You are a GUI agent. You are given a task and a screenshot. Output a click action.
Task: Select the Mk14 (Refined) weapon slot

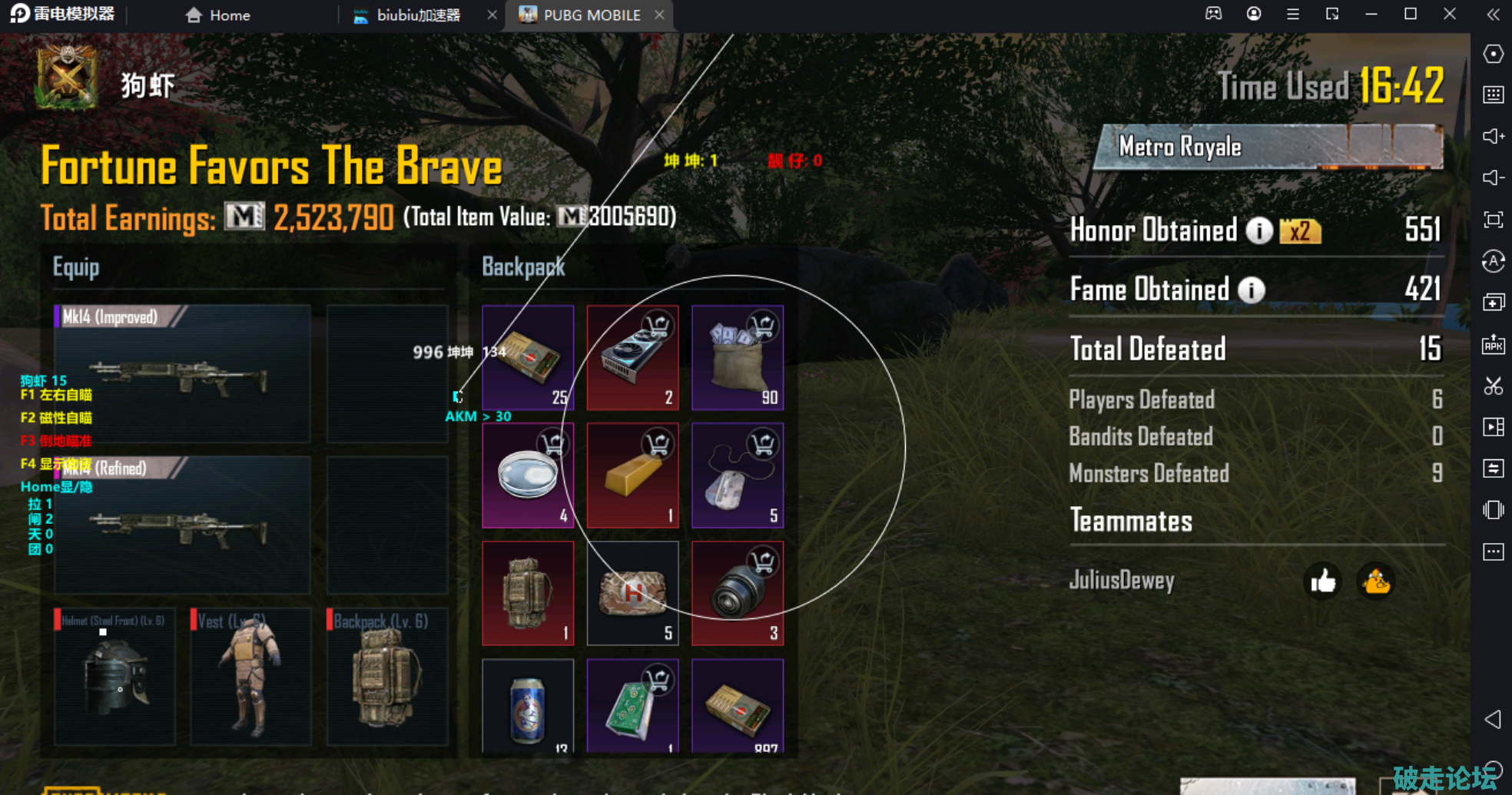pyautogui.click(x=182, y=525)
